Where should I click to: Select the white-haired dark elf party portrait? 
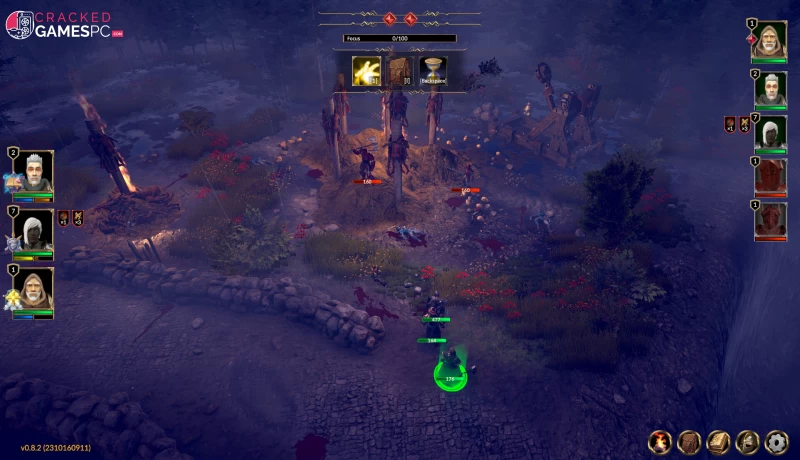[x=33, y=229]
